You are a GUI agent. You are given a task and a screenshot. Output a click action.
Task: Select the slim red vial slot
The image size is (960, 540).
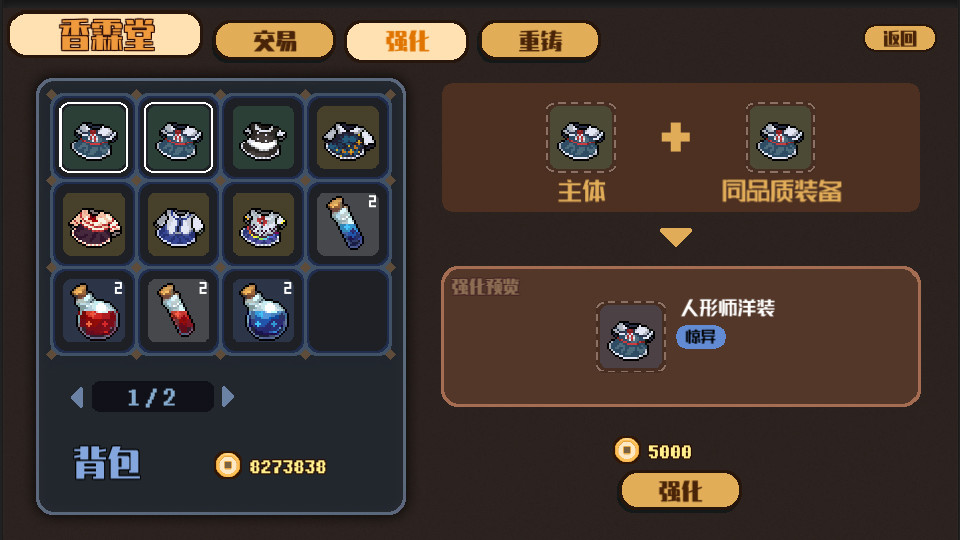coord(179,310)
